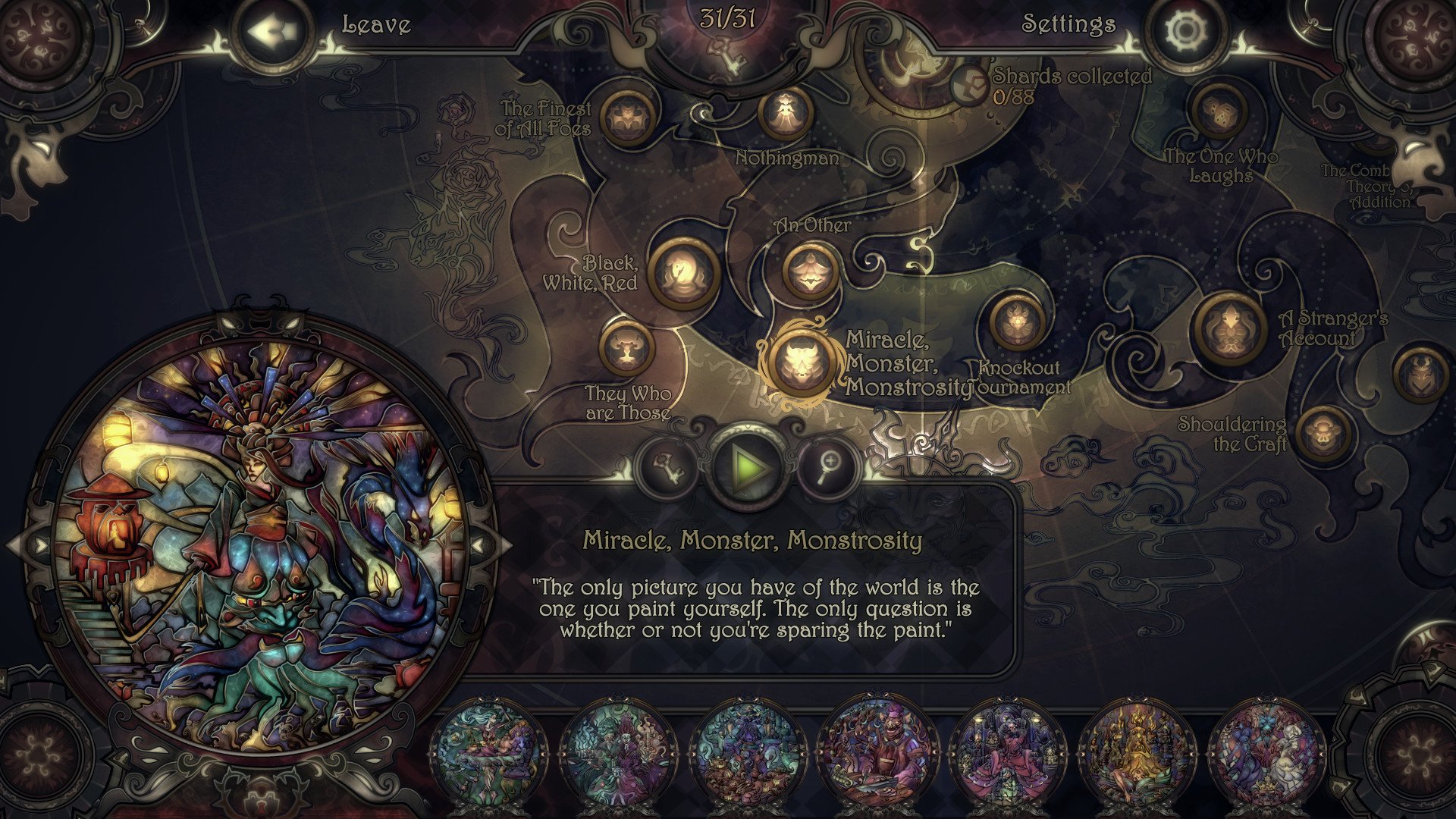This screenshot has width=1456, height=819.
Task: Open the Shouldering the Craft node
Action: coord(1324,435)
